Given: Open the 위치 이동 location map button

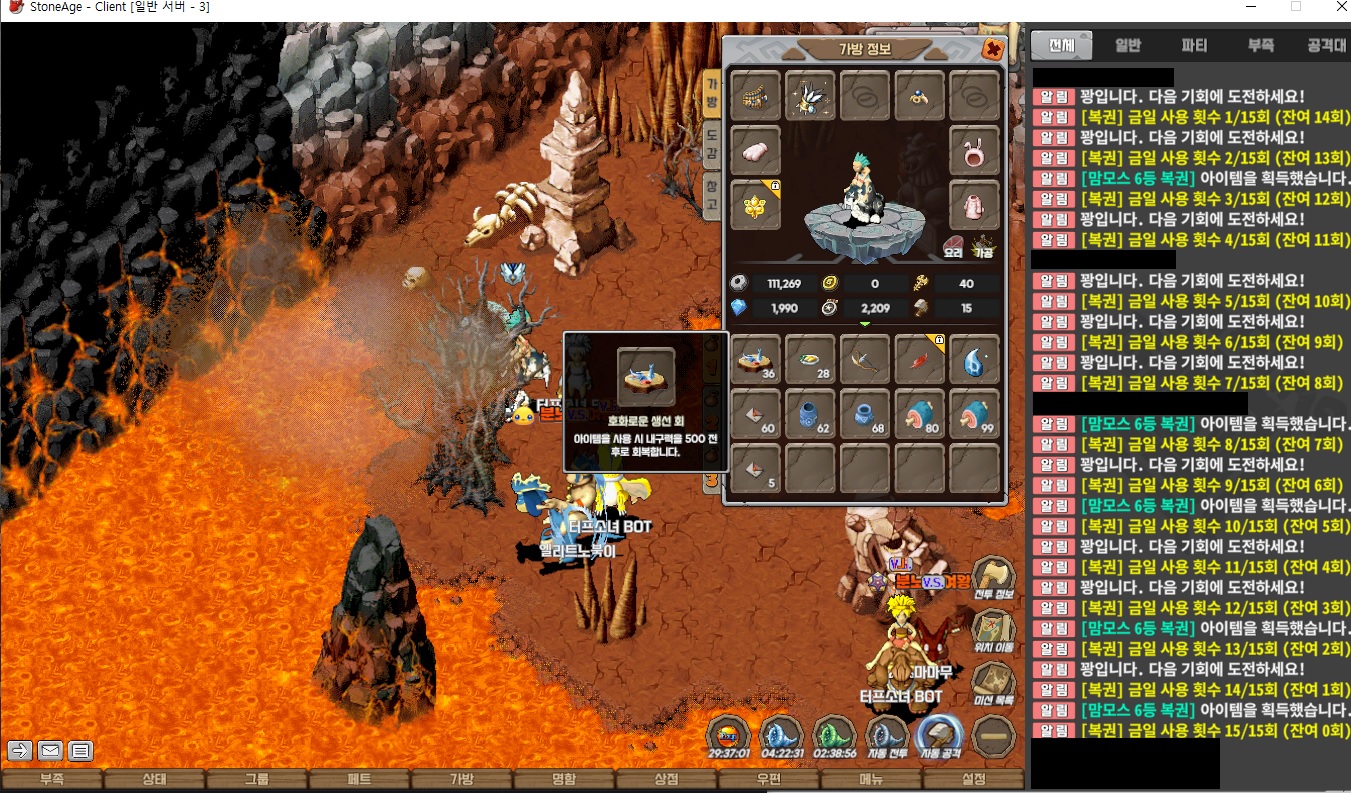Looking at the screenshot, I should 993,630.
